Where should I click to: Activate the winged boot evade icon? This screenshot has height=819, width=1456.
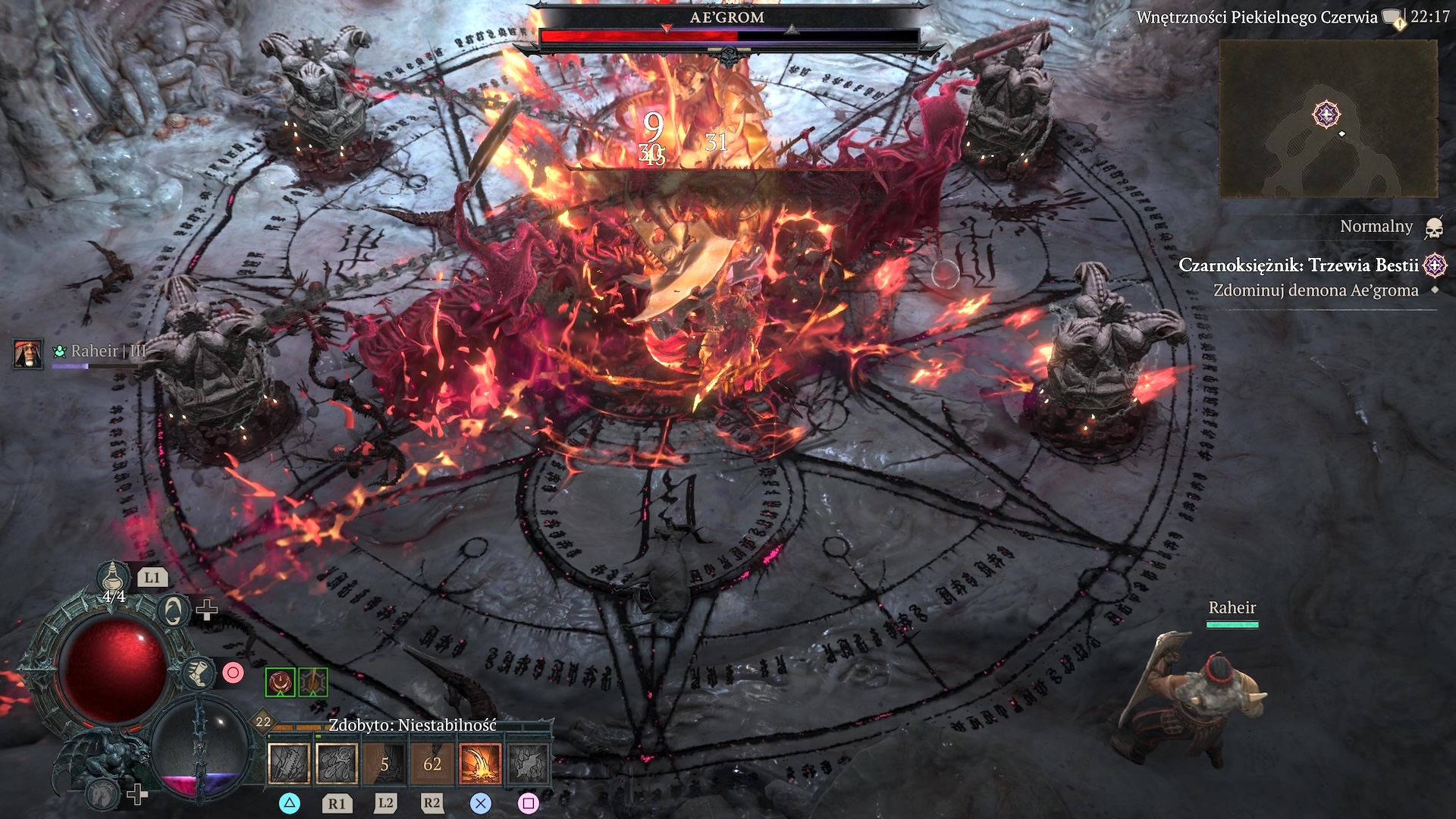199,673
